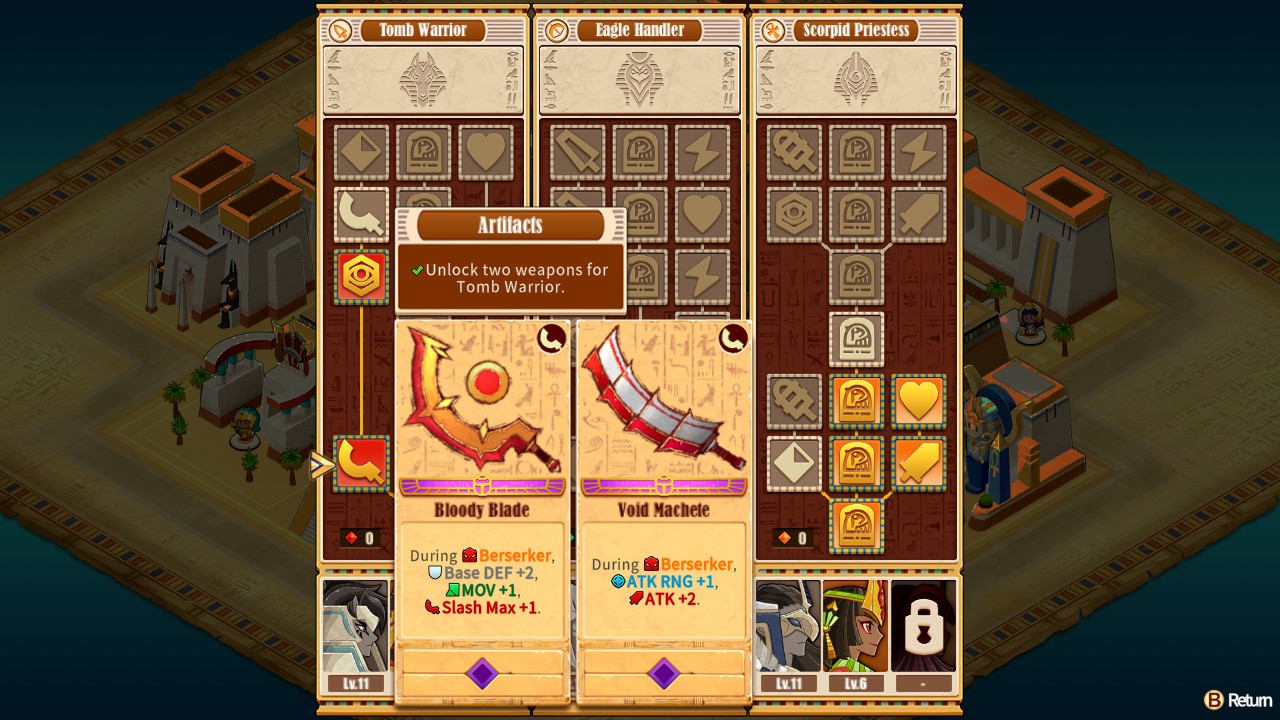This screenshot has height=720, width=1280.
Task: Click Eagle Handler's sword skill node
Action: click(x=576, y=152)
